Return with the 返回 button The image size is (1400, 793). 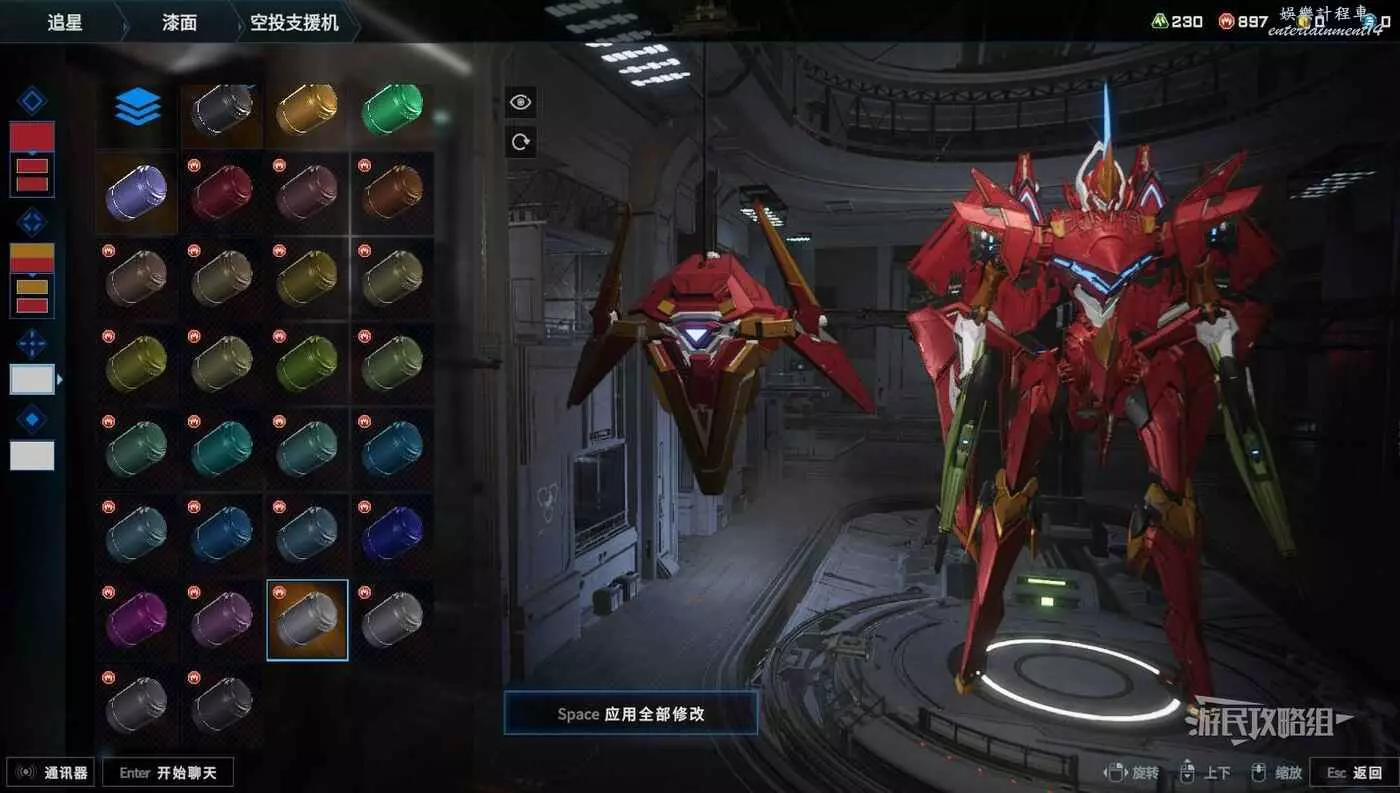pos(1355,772)
